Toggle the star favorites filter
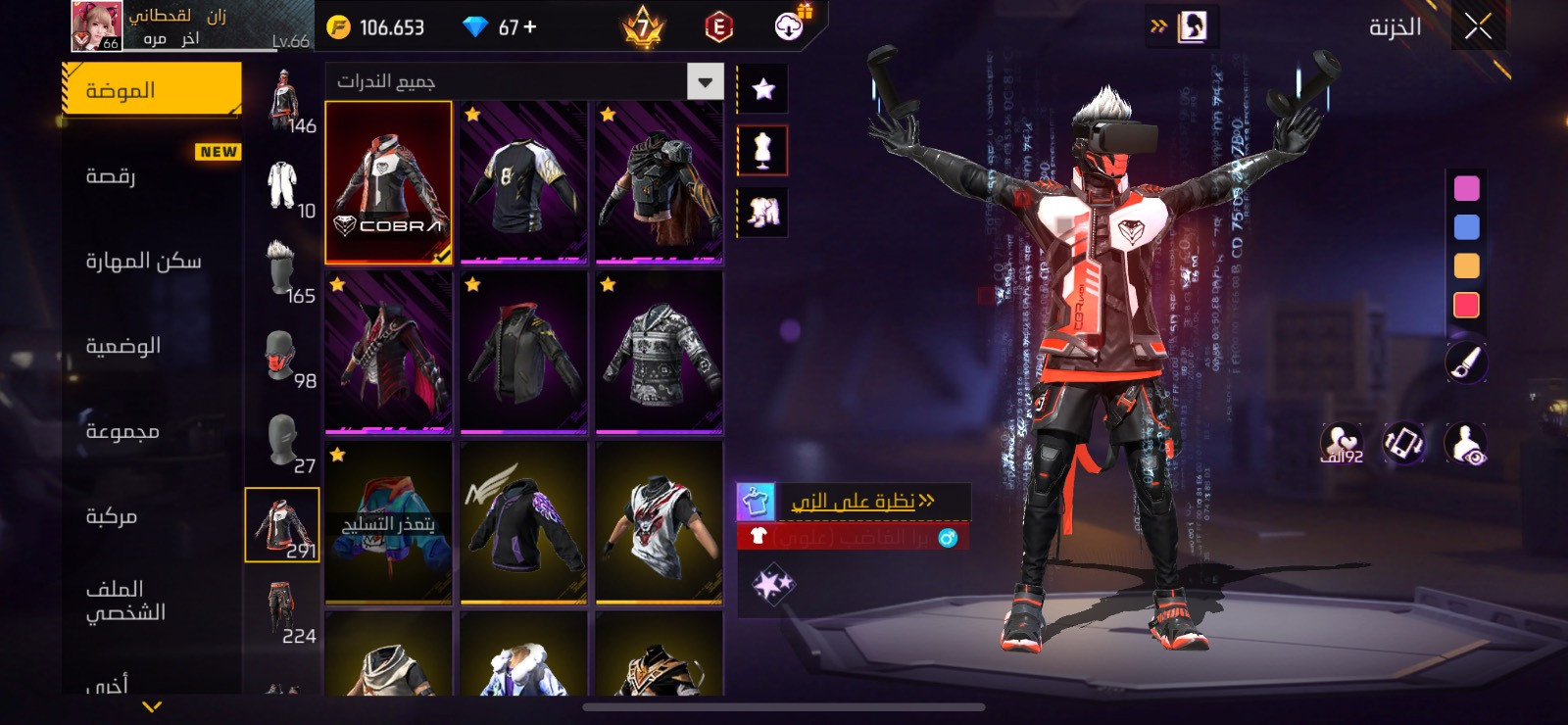Image resolution: width=1568 pixels, height=725 pixels. tap(762, 89)
